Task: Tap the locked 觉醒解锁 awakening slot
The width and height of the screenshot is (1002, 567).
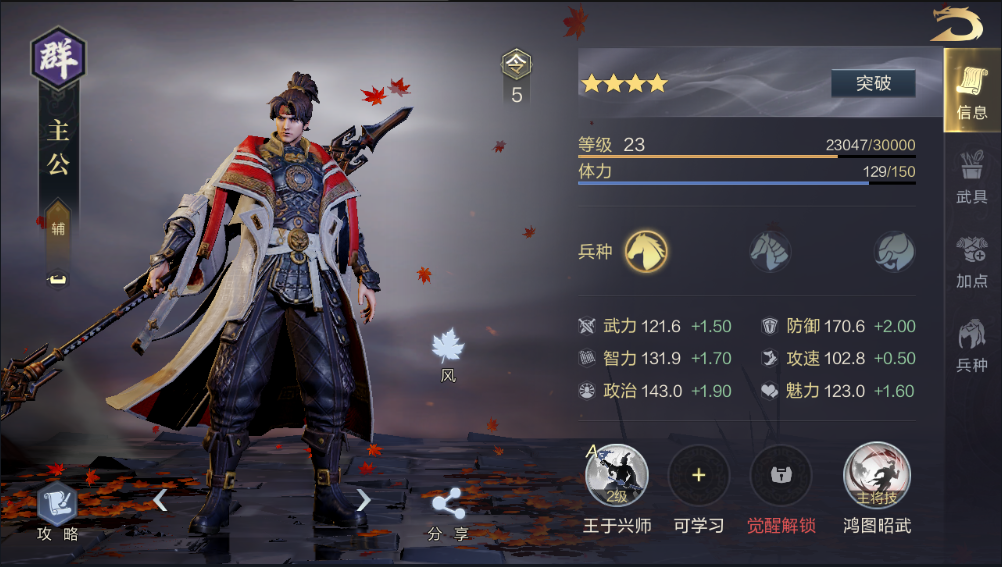Action: 781,476
